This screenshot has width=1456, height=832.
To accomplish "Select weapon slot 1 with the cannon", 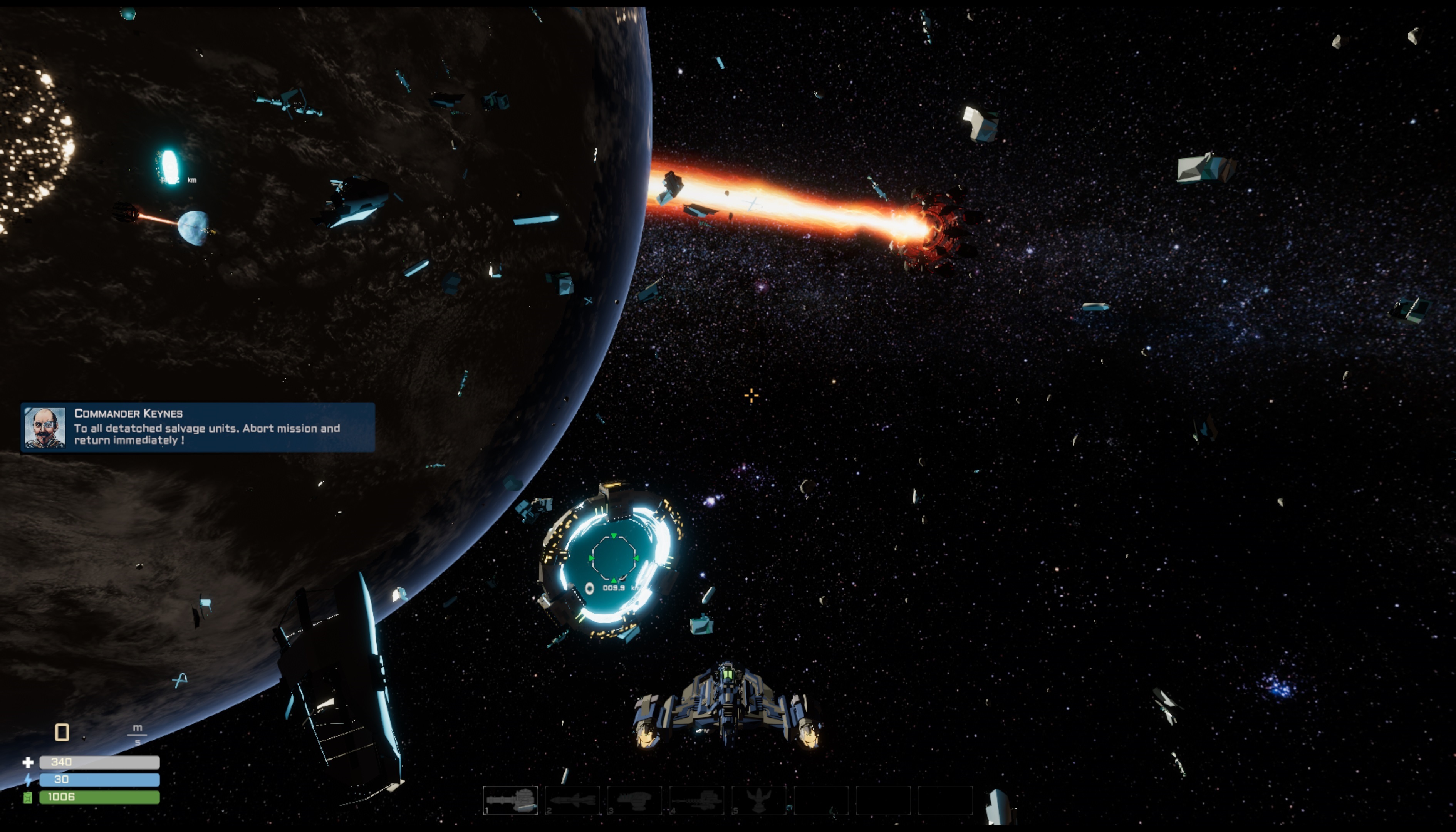I will click(x=510, y=800).
